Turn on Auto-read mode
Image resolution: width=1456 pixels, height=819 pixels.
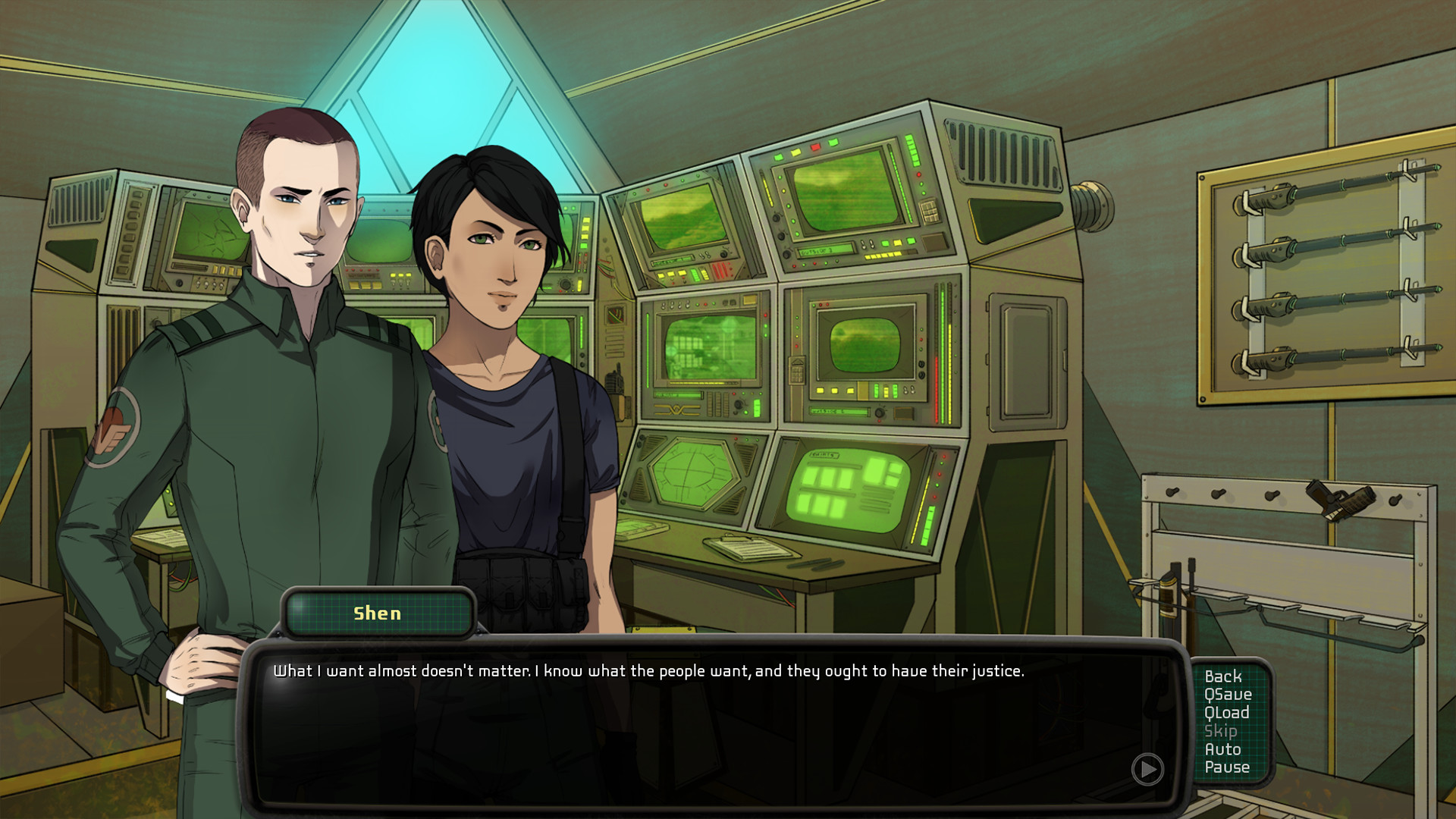(x=1222, y=749)
